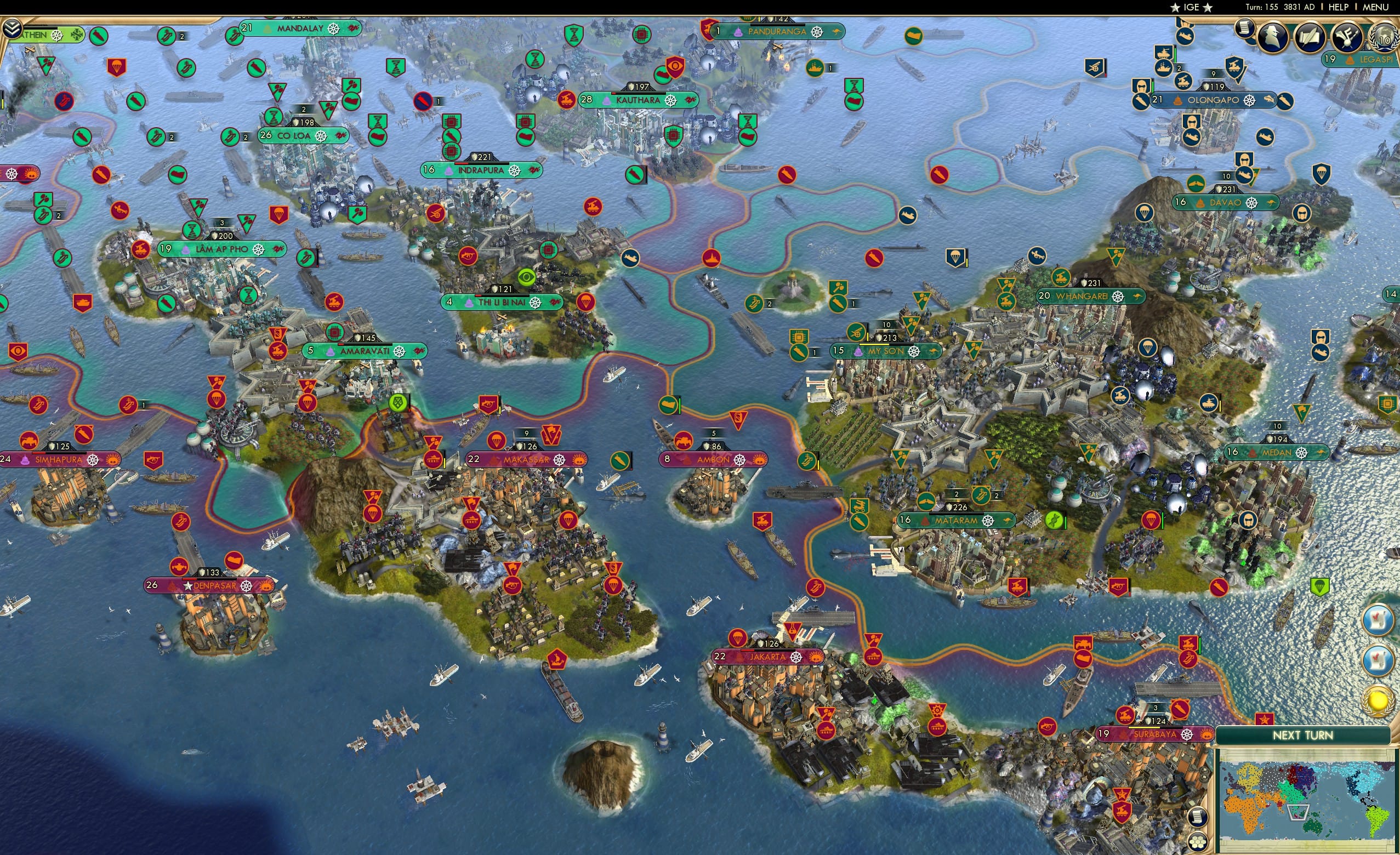Select the red submarine unit flag near Co Loa
Image resolution: width=1400 pixels, height=855 pixels.
423,101
